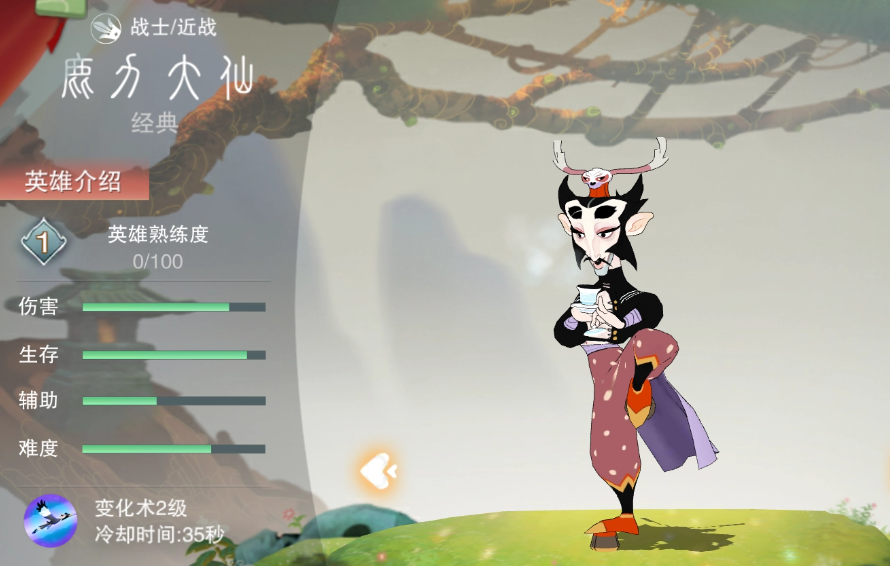The image size is (890, 566).
Task: Open the 英雄介绍 hero introduction tab
Action: click(74, 182)
